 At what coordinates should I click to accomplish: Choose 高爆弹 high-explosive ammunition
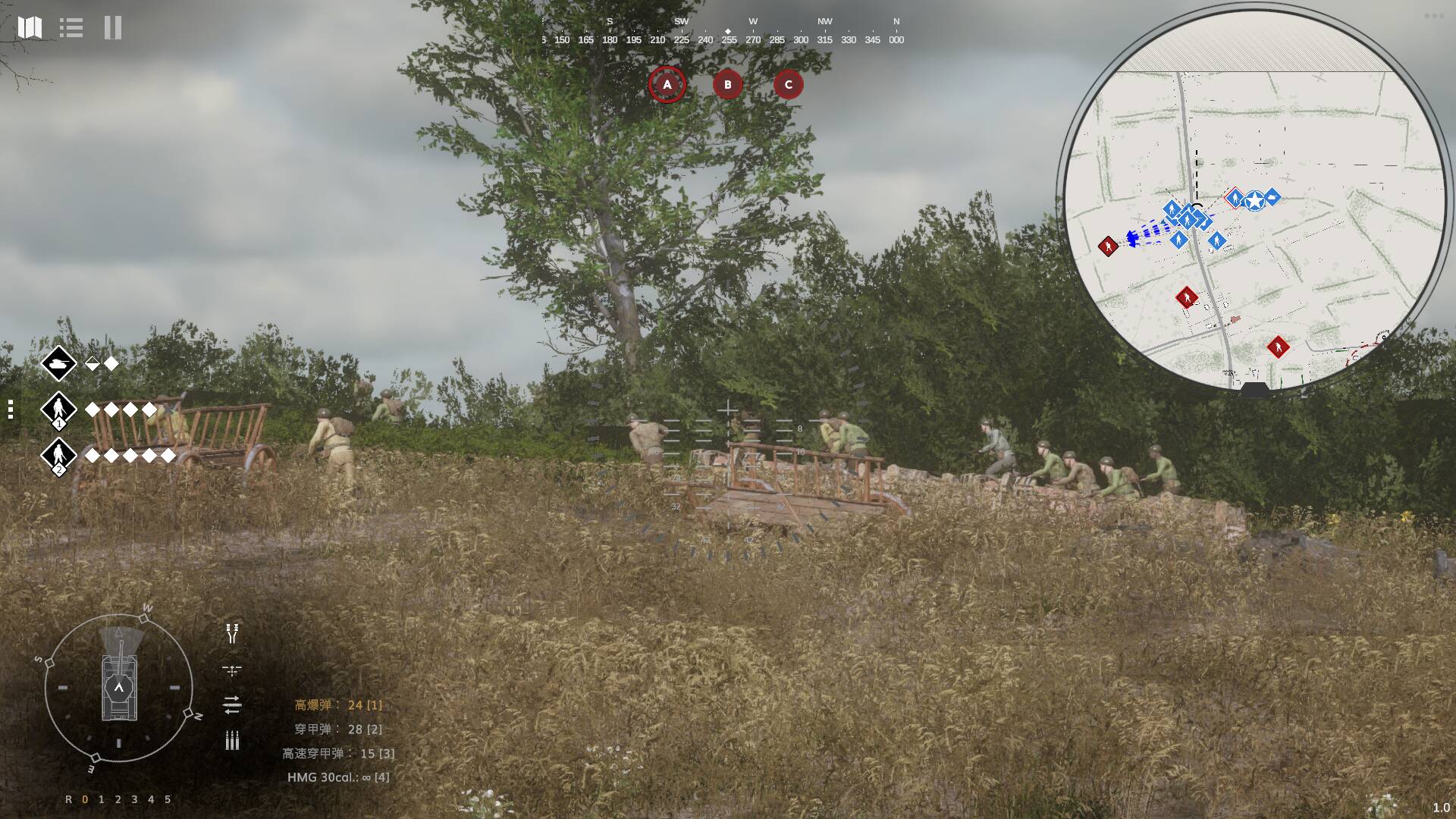point(338,705)
